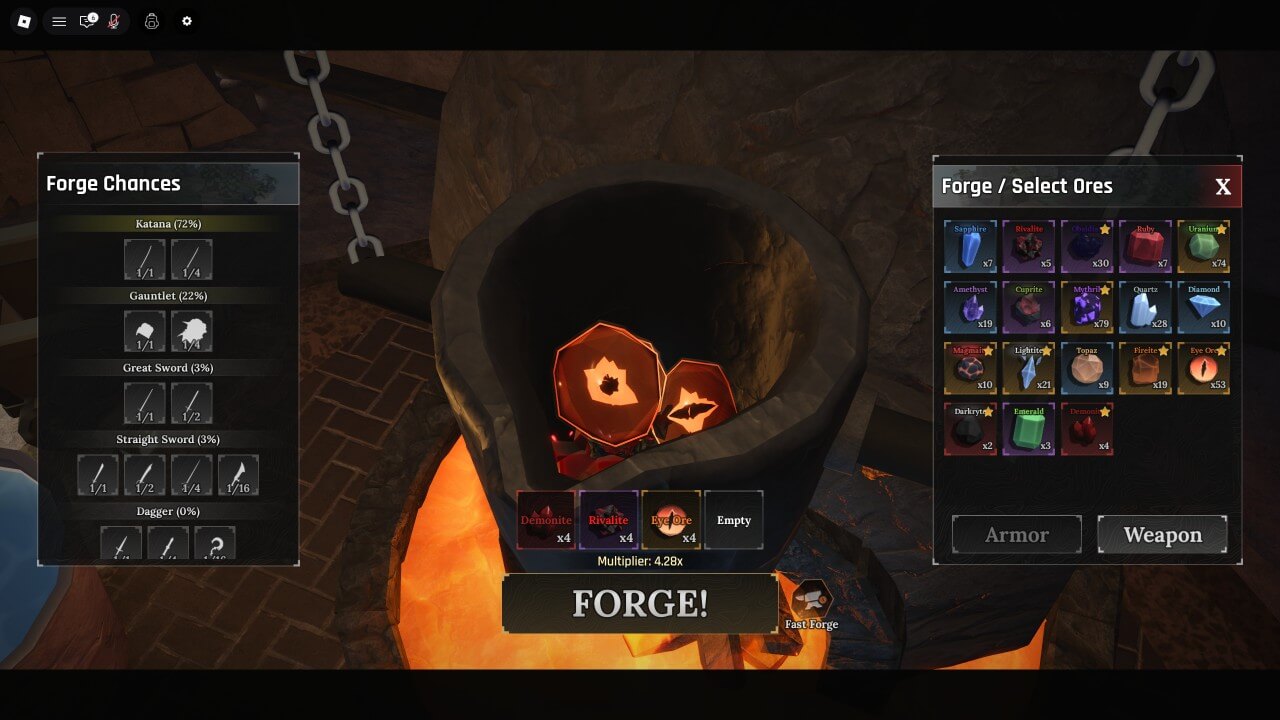1280x720 pixels.
Task: Close the Forge / Select Ores panel
Action: 1222,187
